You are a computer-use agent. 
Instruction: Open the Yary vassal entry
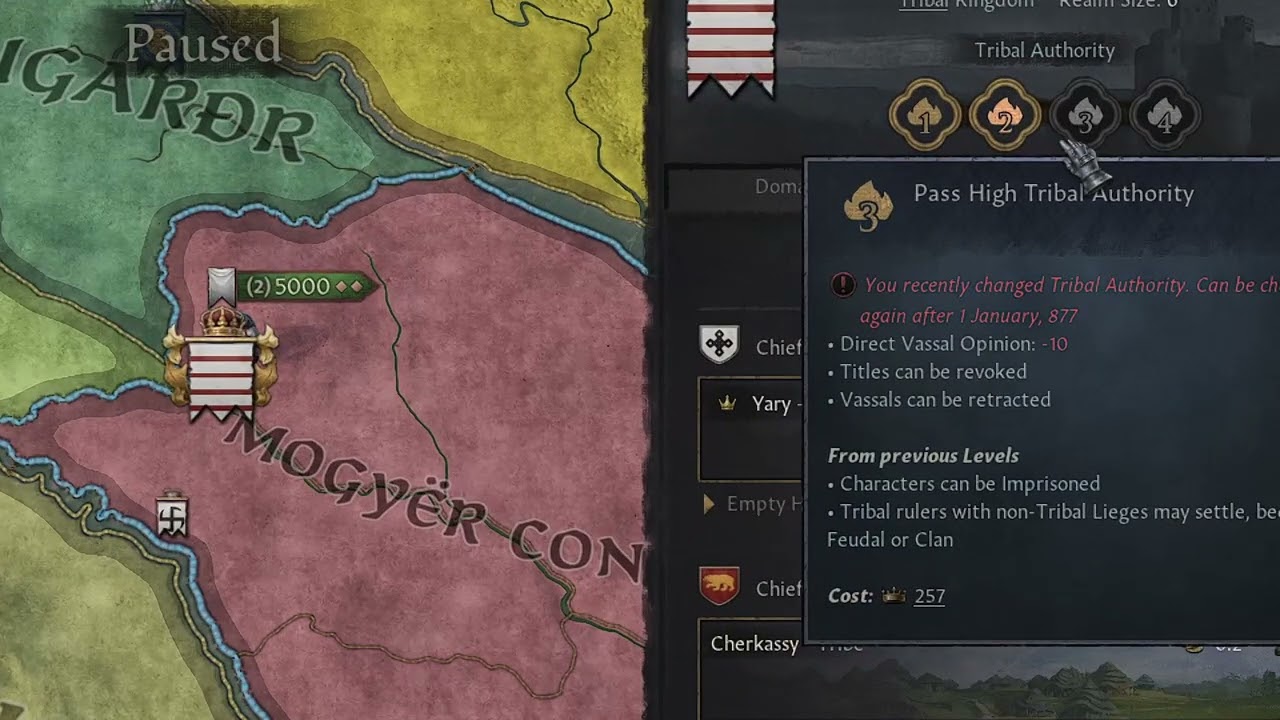point(770,404)
